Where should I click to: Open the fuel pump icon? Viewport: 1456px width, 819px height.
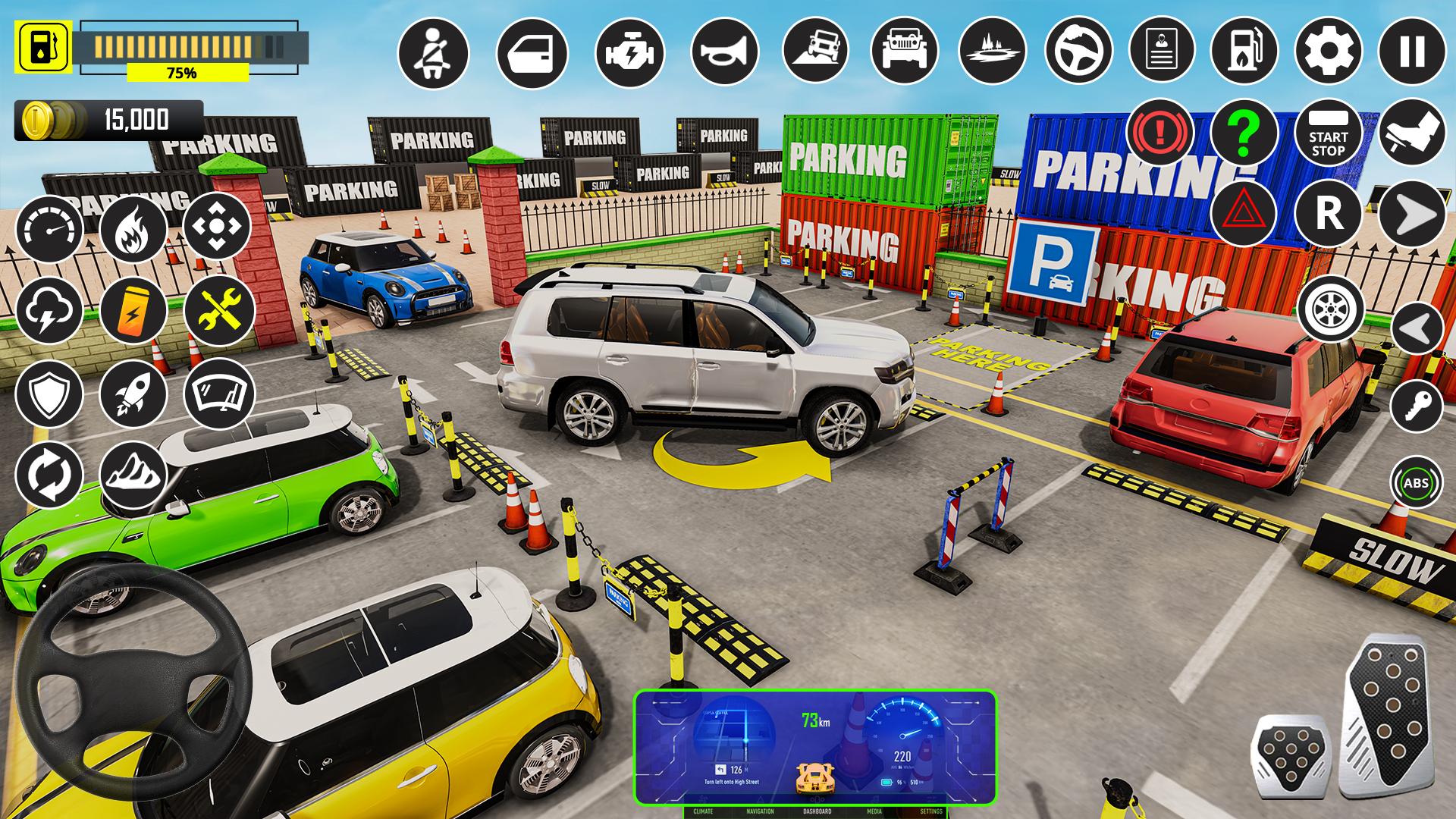pos(1244,52)
